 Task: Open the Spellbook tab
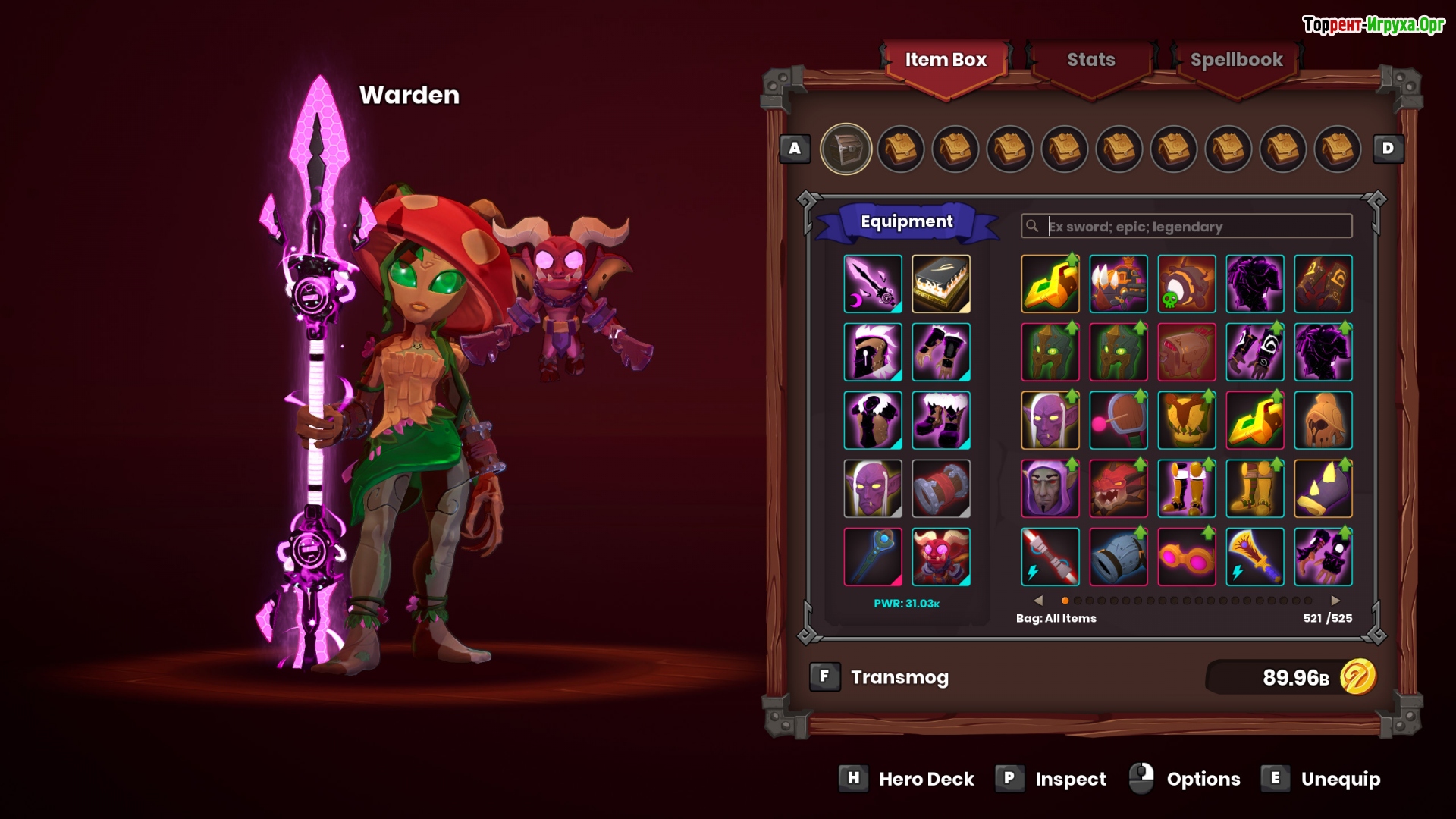[1235, 60]
